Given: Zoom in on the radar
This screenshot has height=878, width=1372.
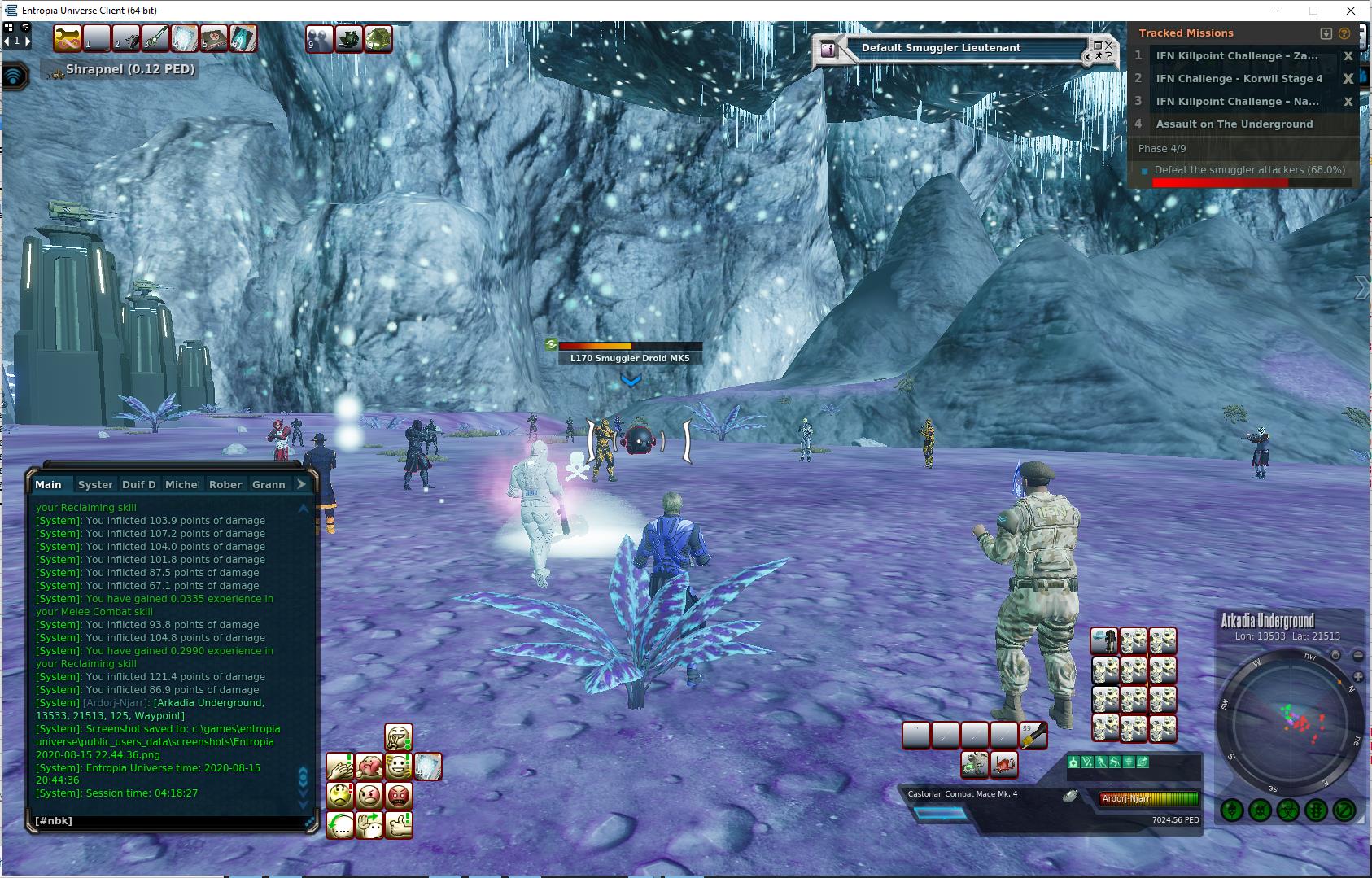Looking at the screenshot, I should pyautogui.click(x=1357, y=676).
